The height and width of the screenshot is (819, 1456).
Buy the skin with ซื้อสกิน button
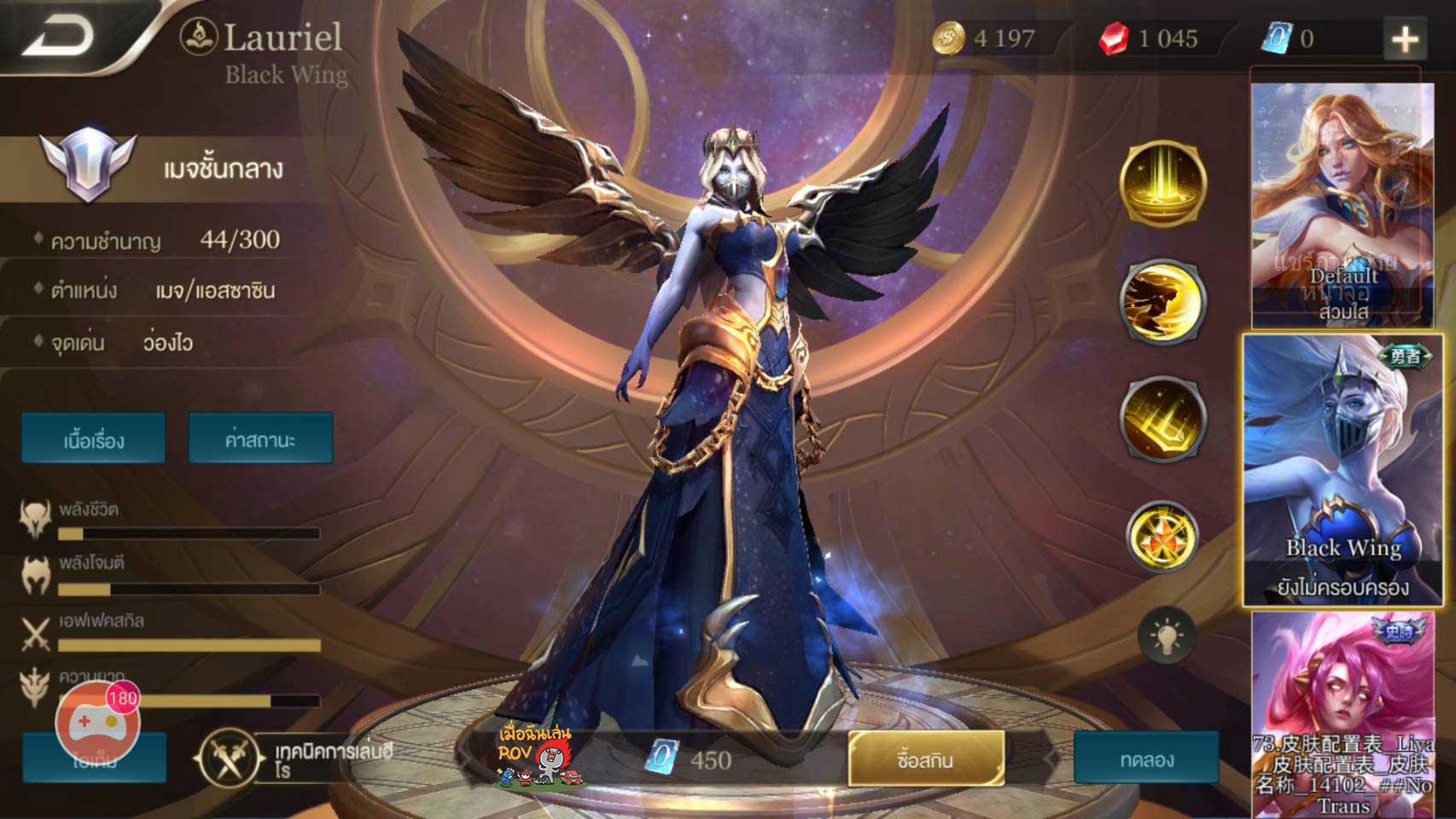pos(926,758)
